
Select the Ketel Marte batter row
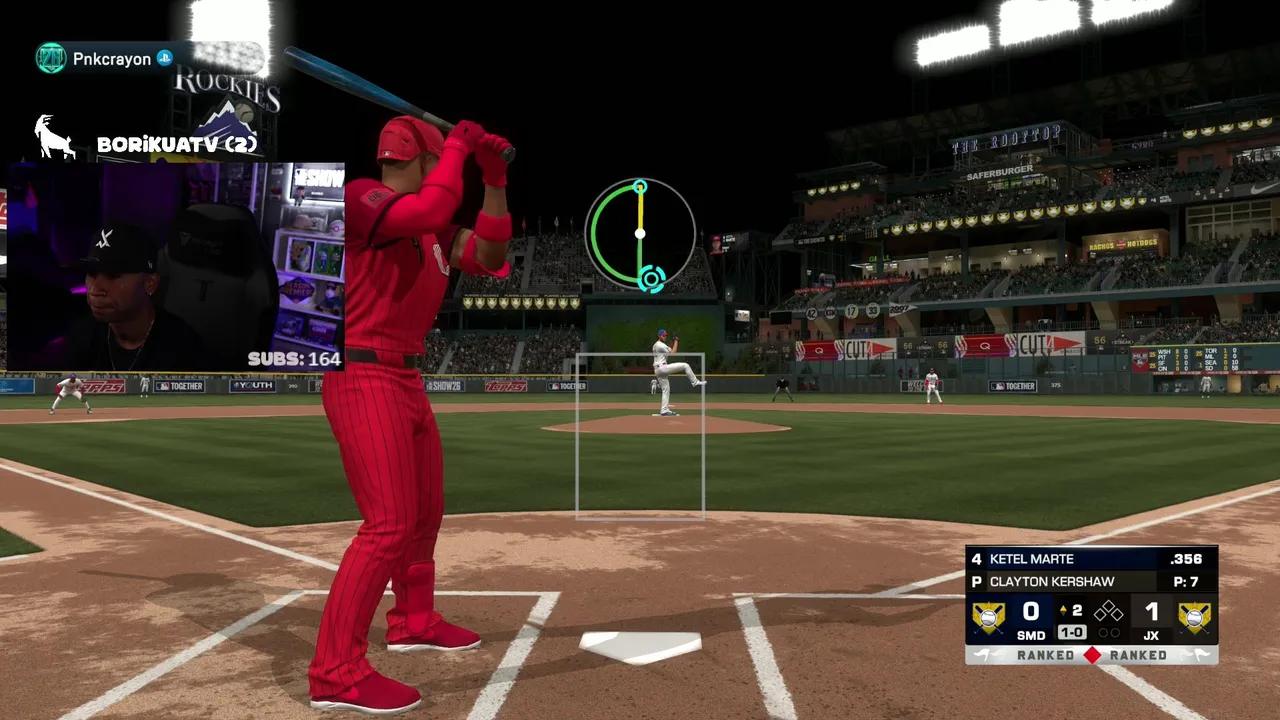pos(1091,559)
